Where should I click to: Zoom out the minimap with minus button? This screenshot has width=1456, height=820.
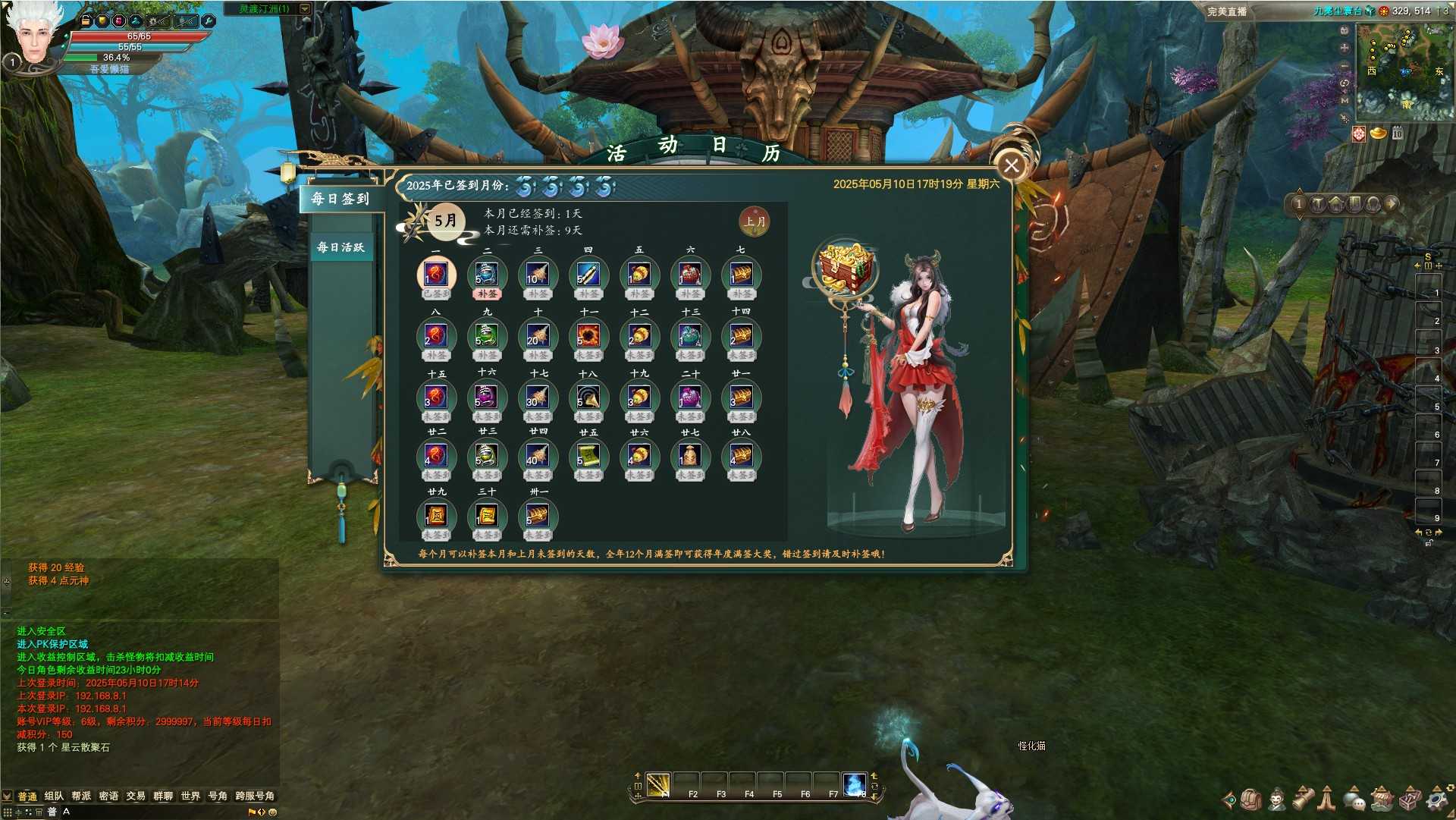coord(1345,66)
